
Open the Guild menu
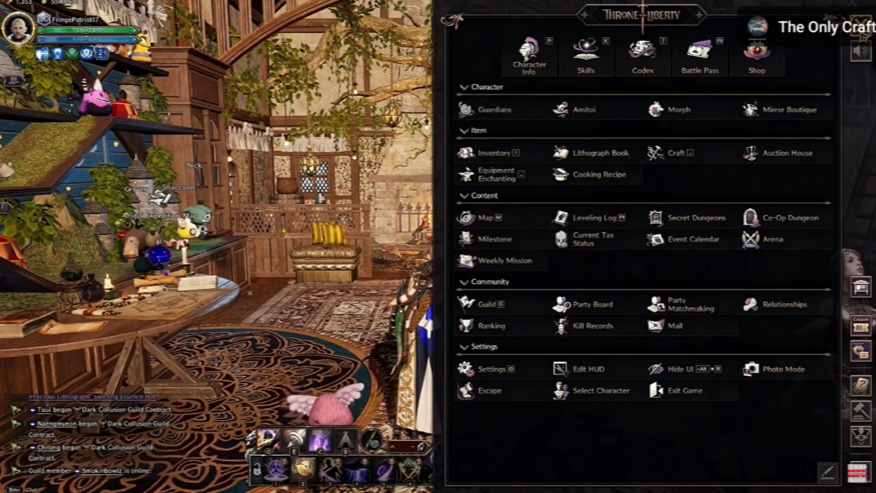(x=482, y=304)
